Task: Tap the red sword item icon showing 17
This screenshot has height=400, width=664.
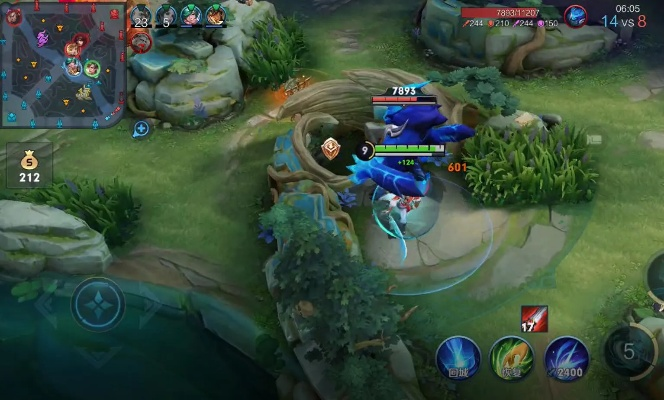Action: (533, 318)
